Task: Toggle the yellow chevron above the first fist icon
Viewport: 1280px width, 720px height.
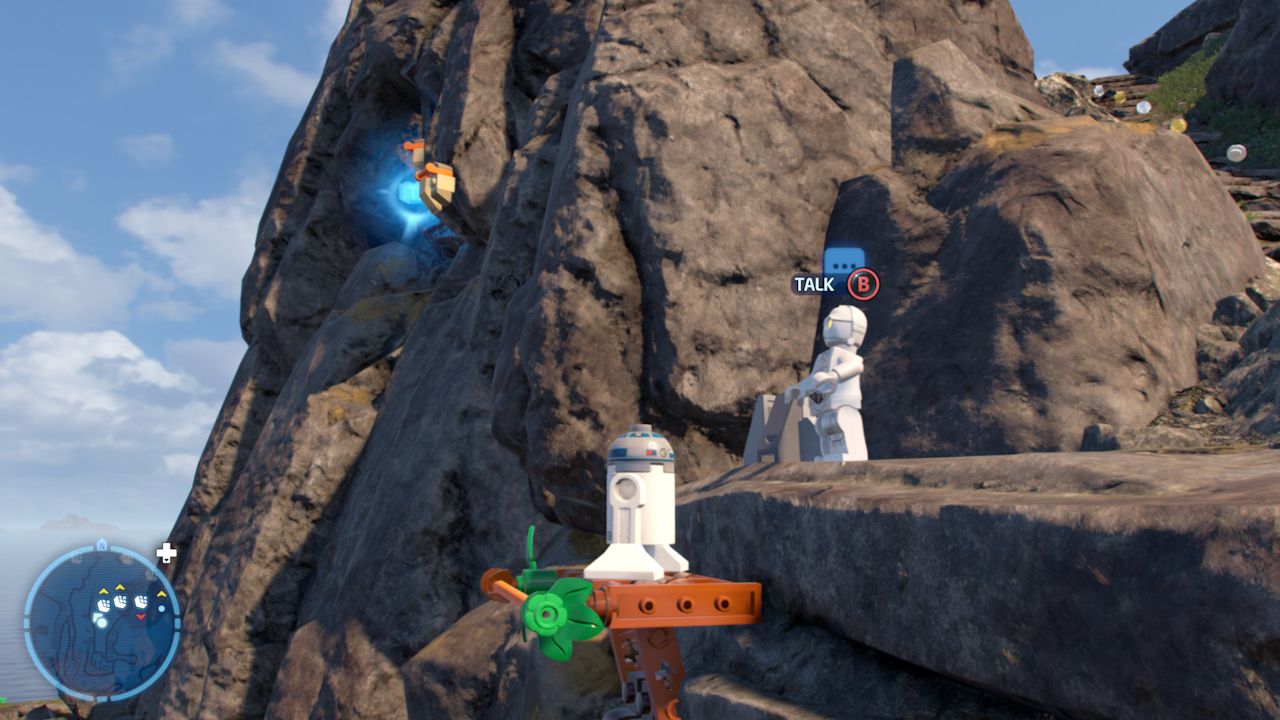Action: [103, 591]
